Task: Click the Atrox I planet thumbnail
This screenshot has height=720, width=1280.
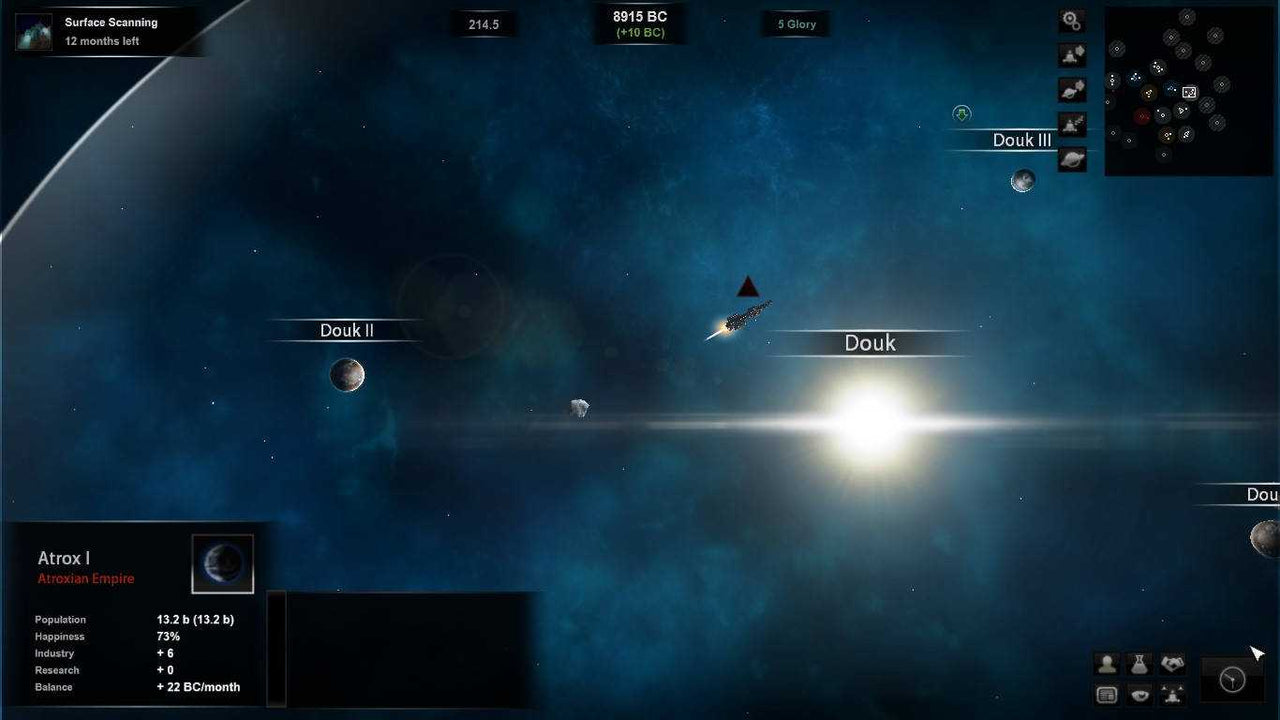Action: [222, 562]
